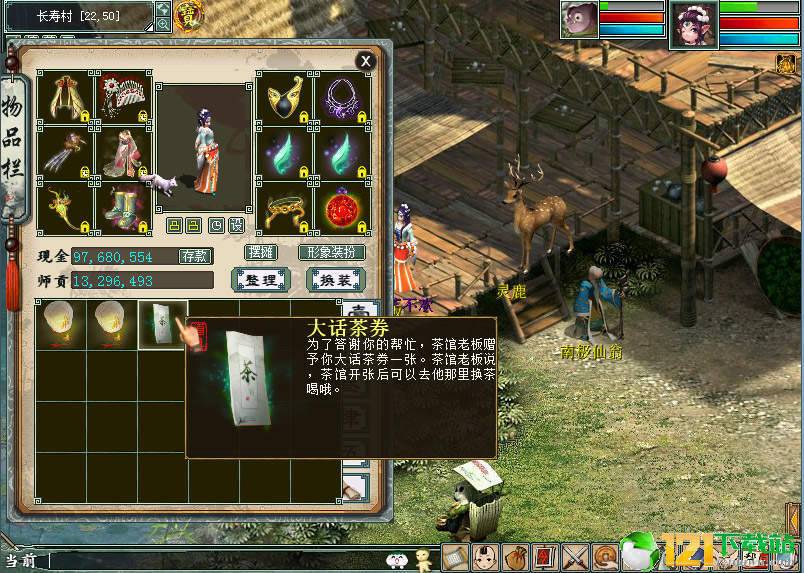The height and width of the screenshot is (573, 804).
Task: Select the purple necklace equipment slot
Action: (x=343, y=97)
